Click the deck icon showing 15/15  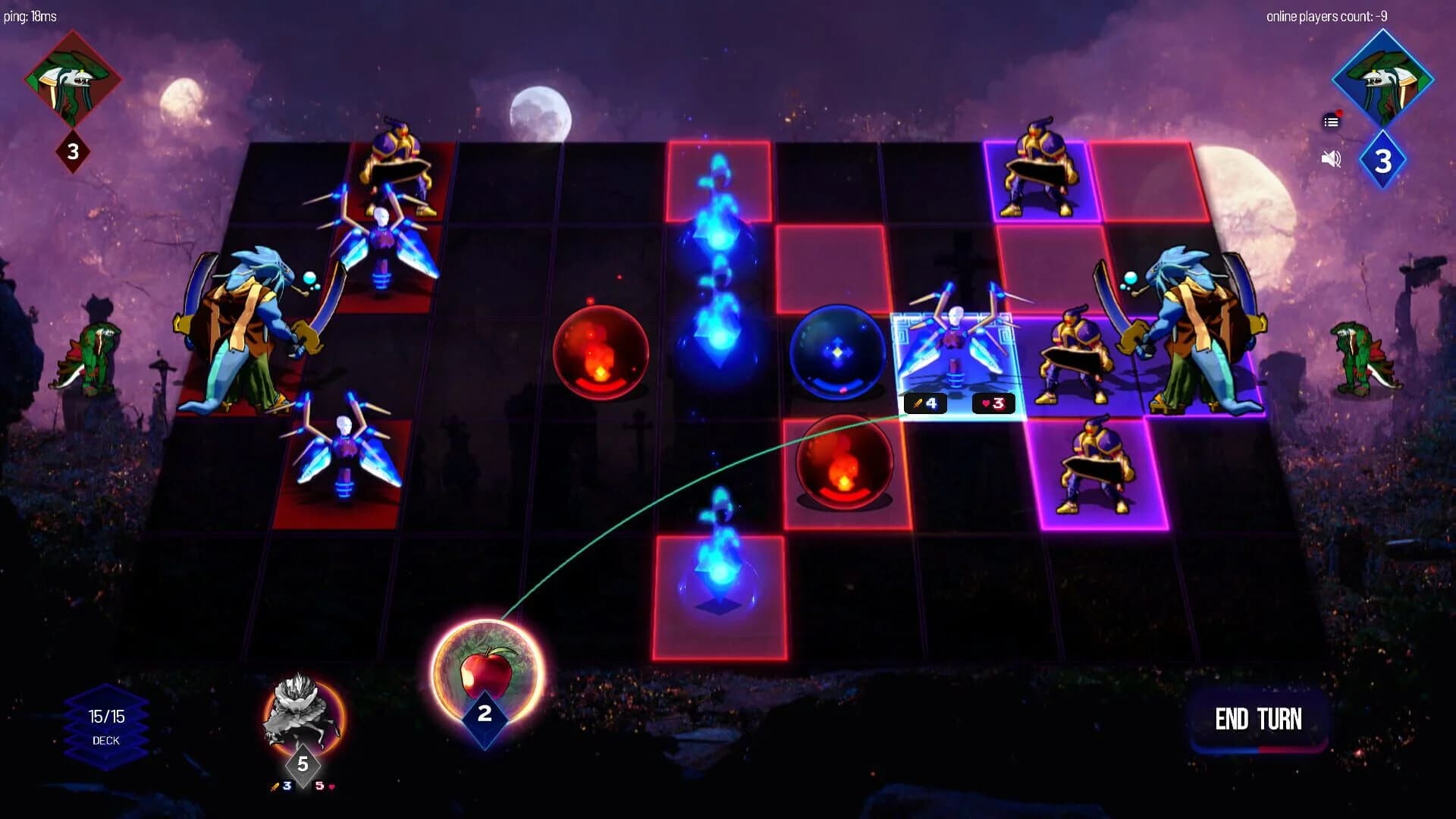(106, 724)
